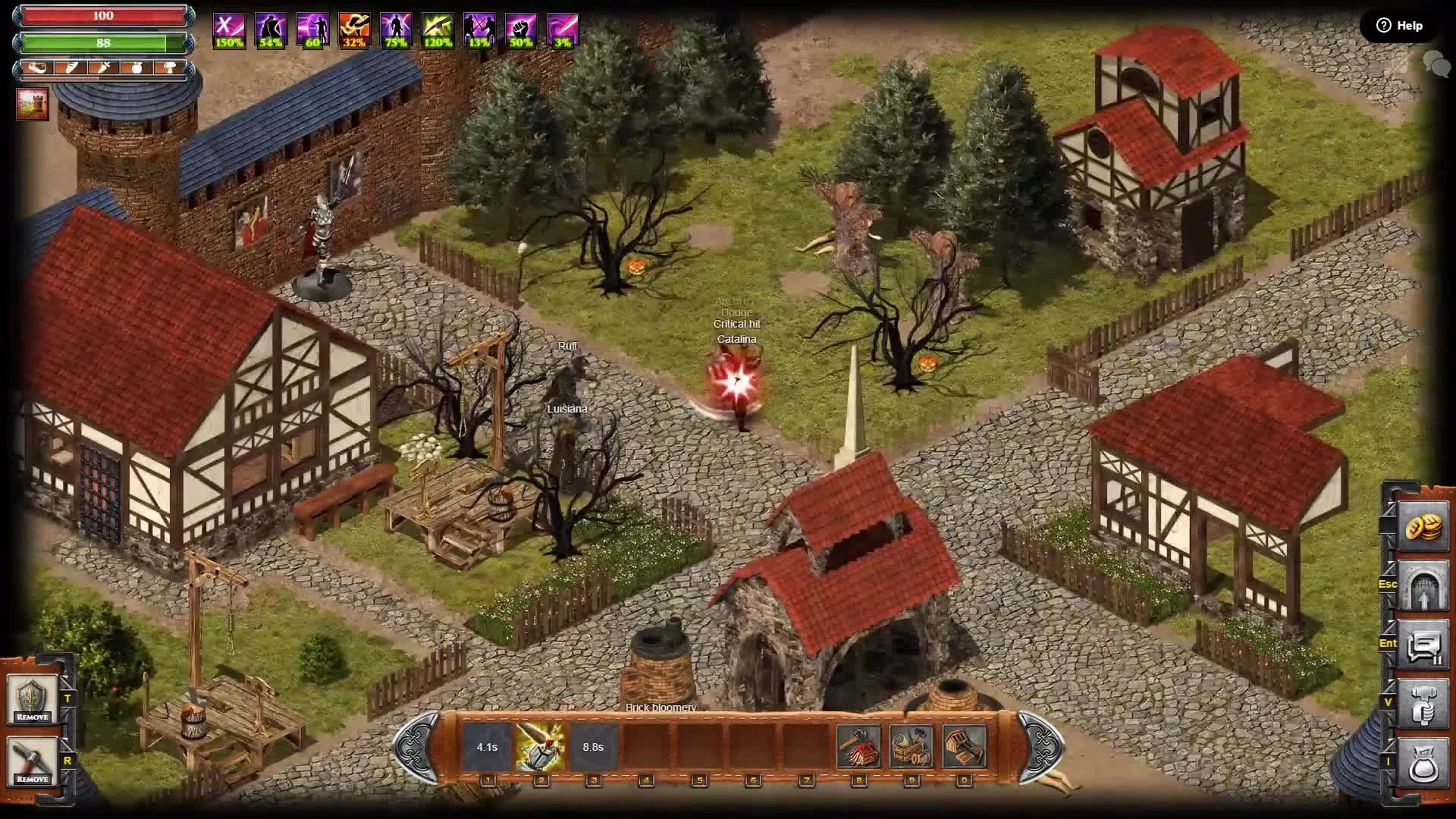
Task: Click the Brick bloomery building label
Action: (x=661, y=707)
